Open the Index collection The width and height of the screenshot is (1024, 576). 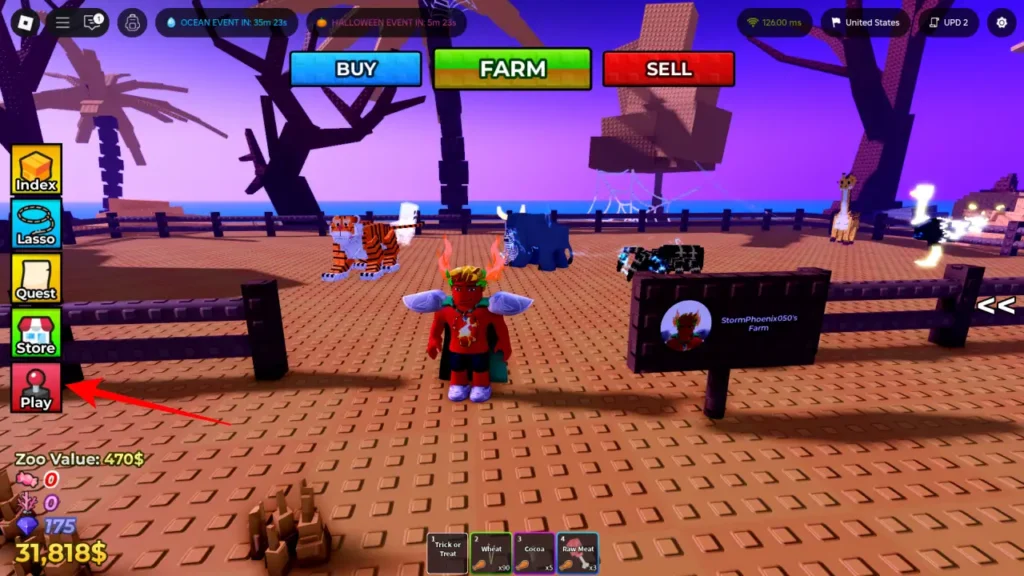[x=37, y=170]
